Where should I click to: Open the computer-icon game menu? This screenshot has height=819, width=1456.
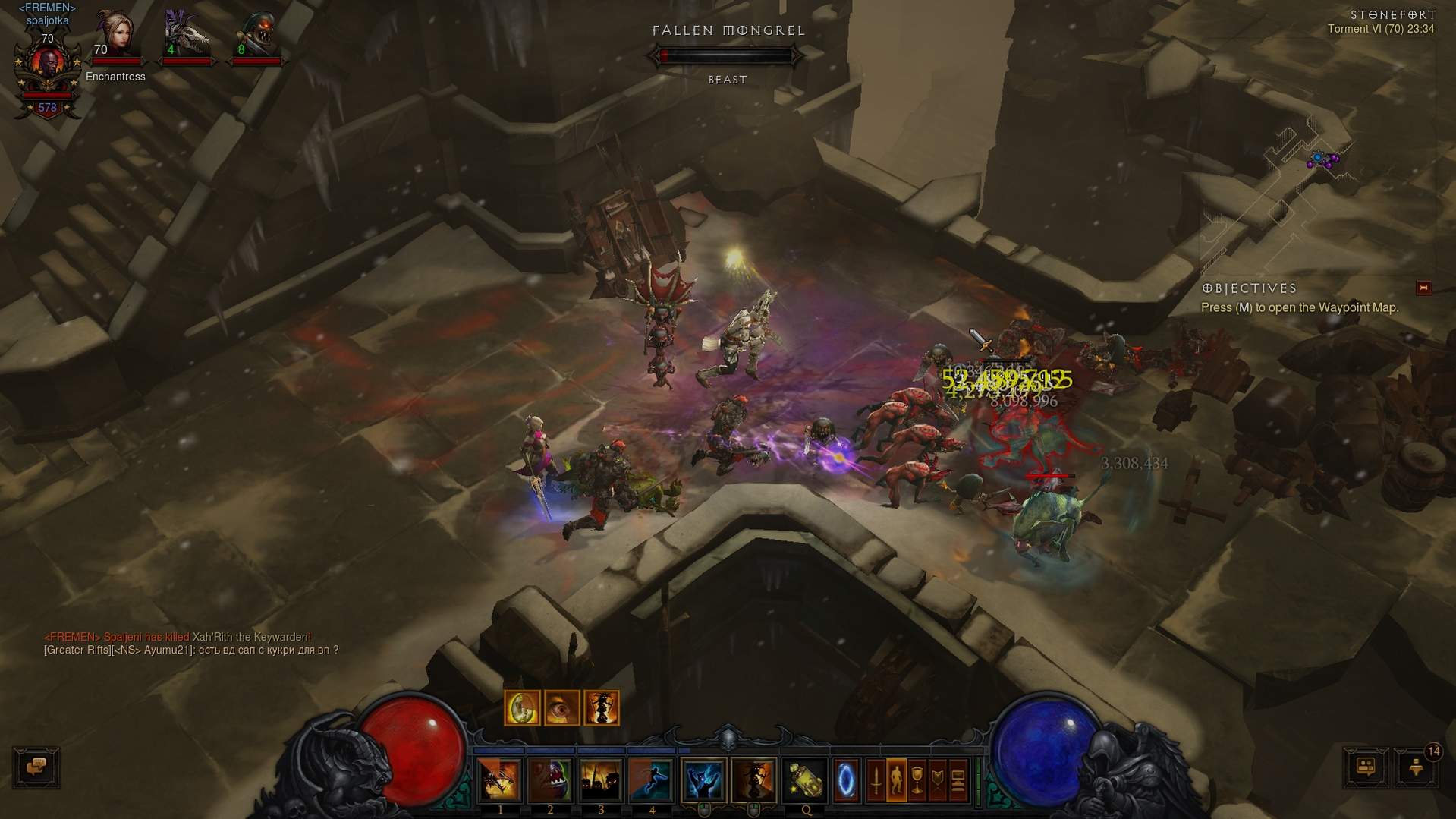pyautogui.click(x=958, y=780)
